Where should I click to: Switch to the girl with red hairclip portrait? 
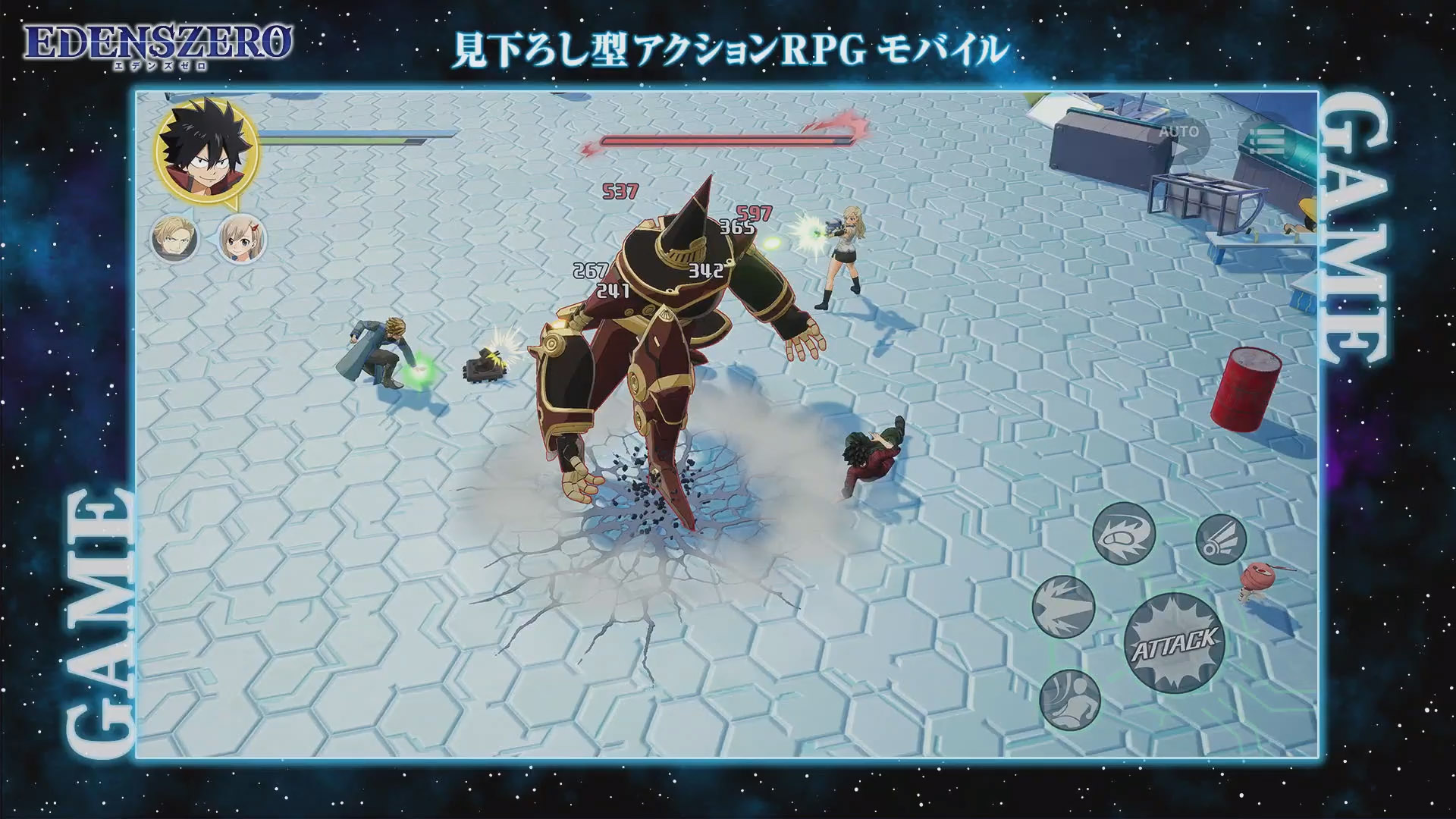tap(243, 238)
